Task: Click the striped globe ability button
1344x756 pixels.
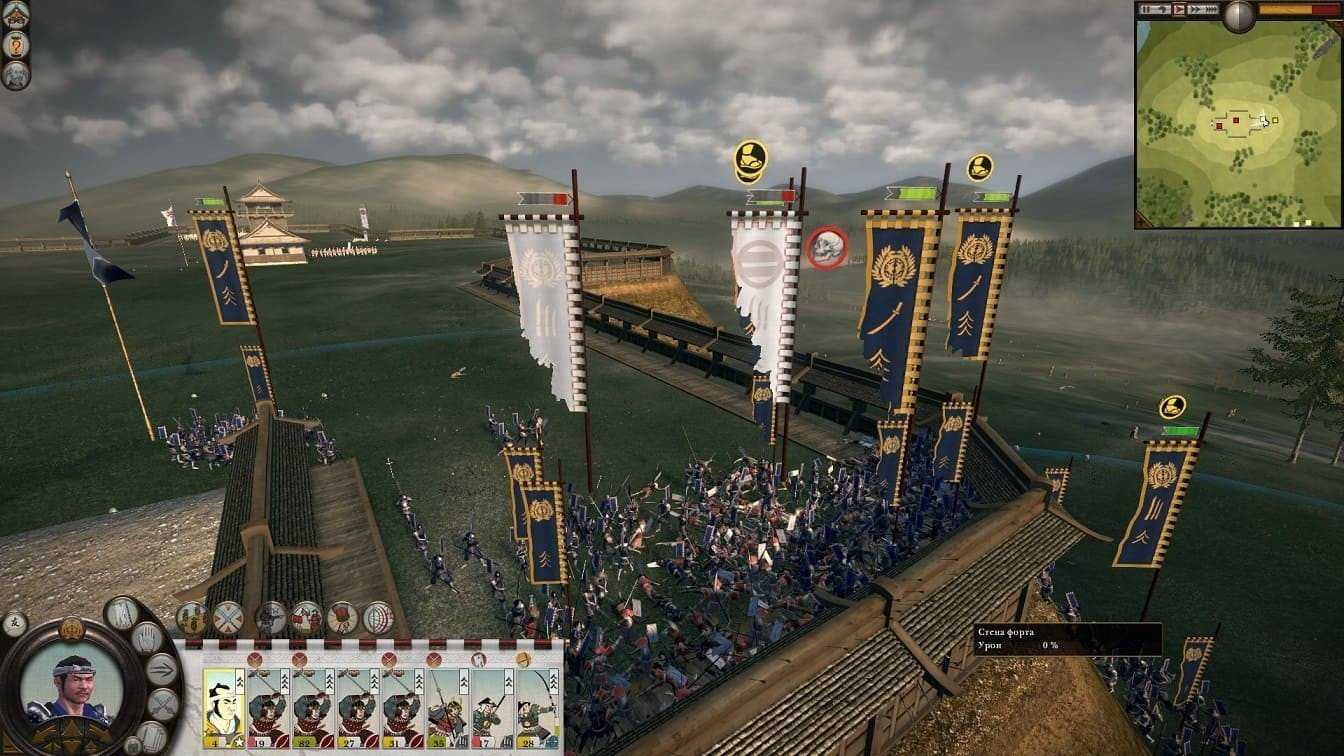Action: (x=377, y=618)
